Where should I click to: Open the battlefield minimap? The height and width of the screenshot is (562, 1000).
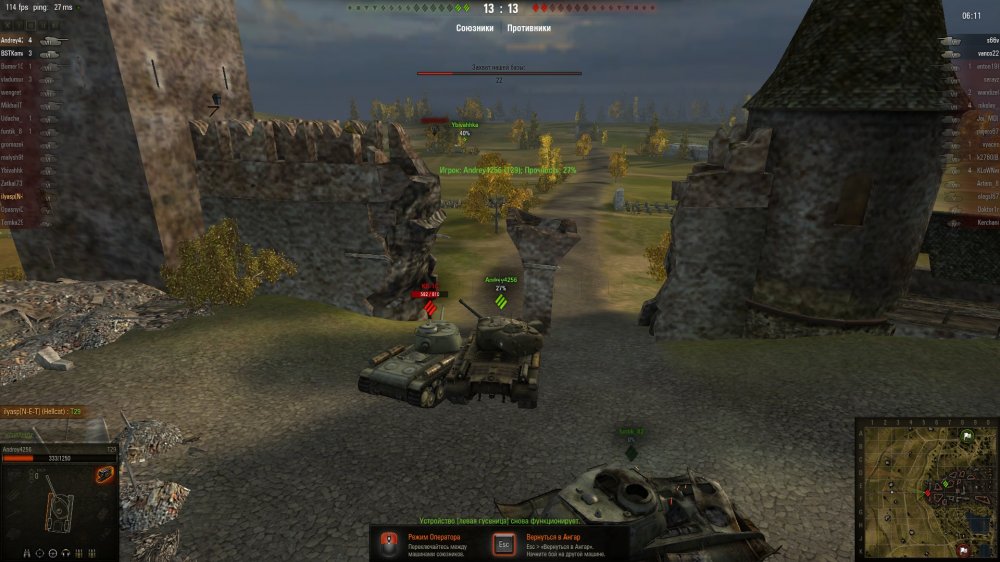925,488
